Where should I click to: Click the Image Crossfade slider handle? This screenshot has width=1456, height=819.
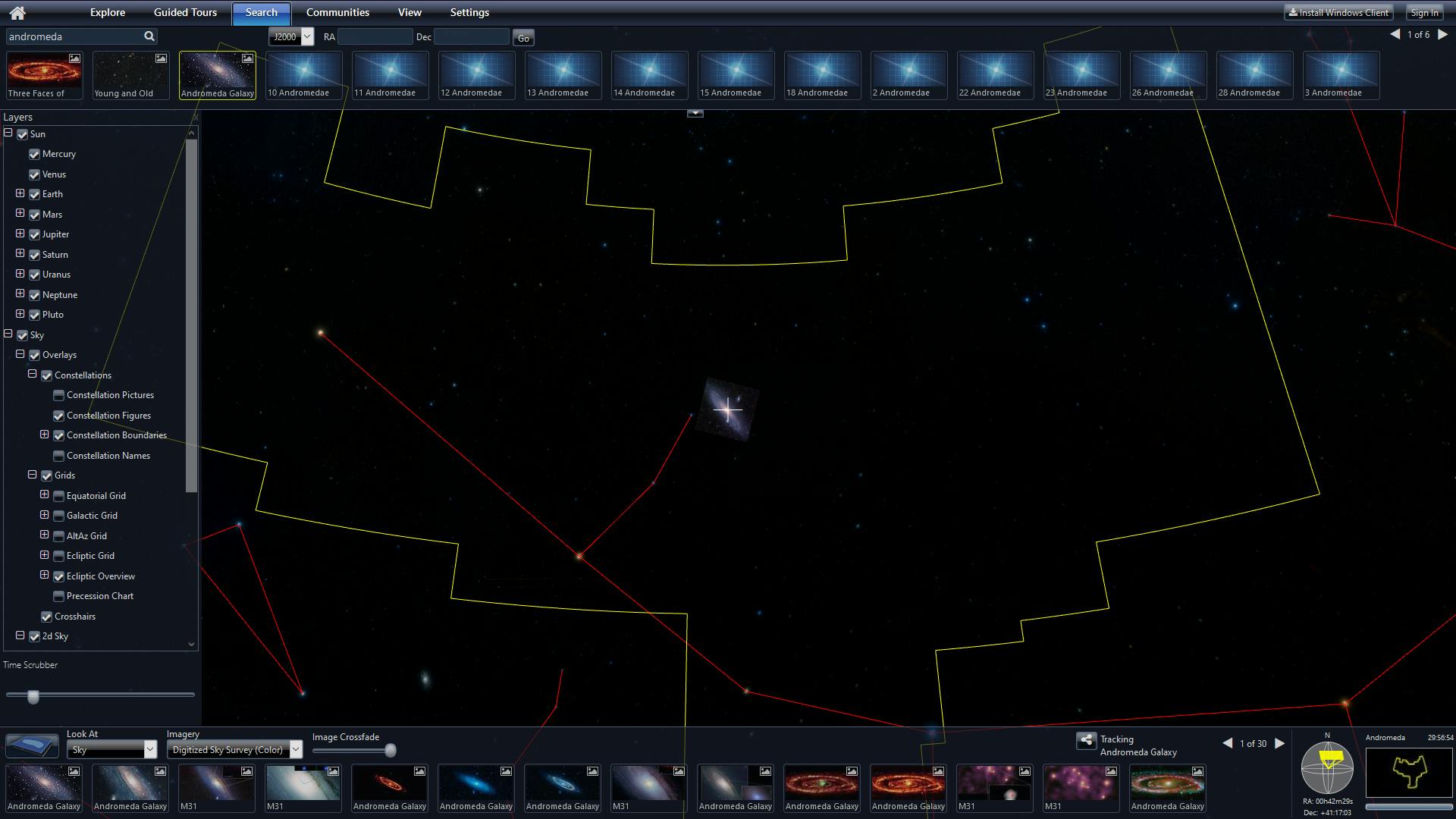click(x=391, y=751)
